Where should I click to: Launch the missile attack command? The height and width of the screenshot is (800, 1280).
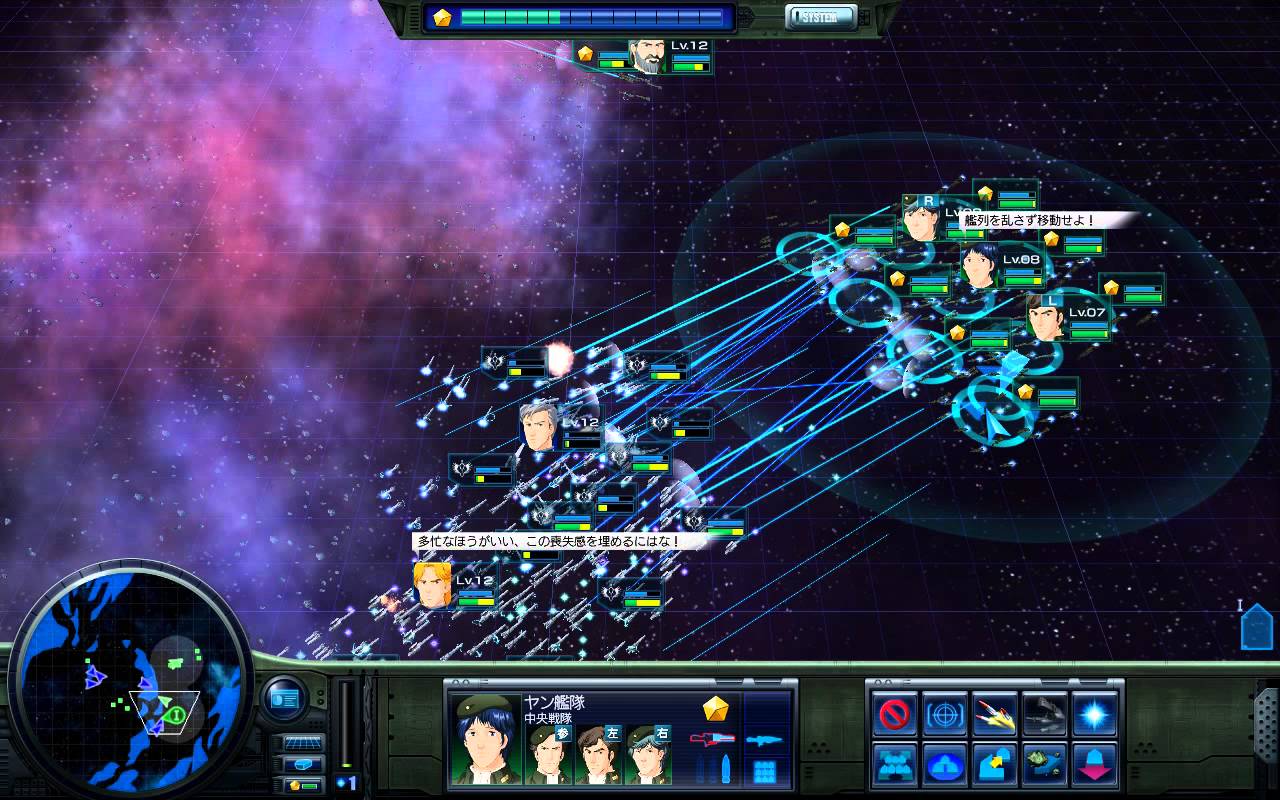coord(995,714)
